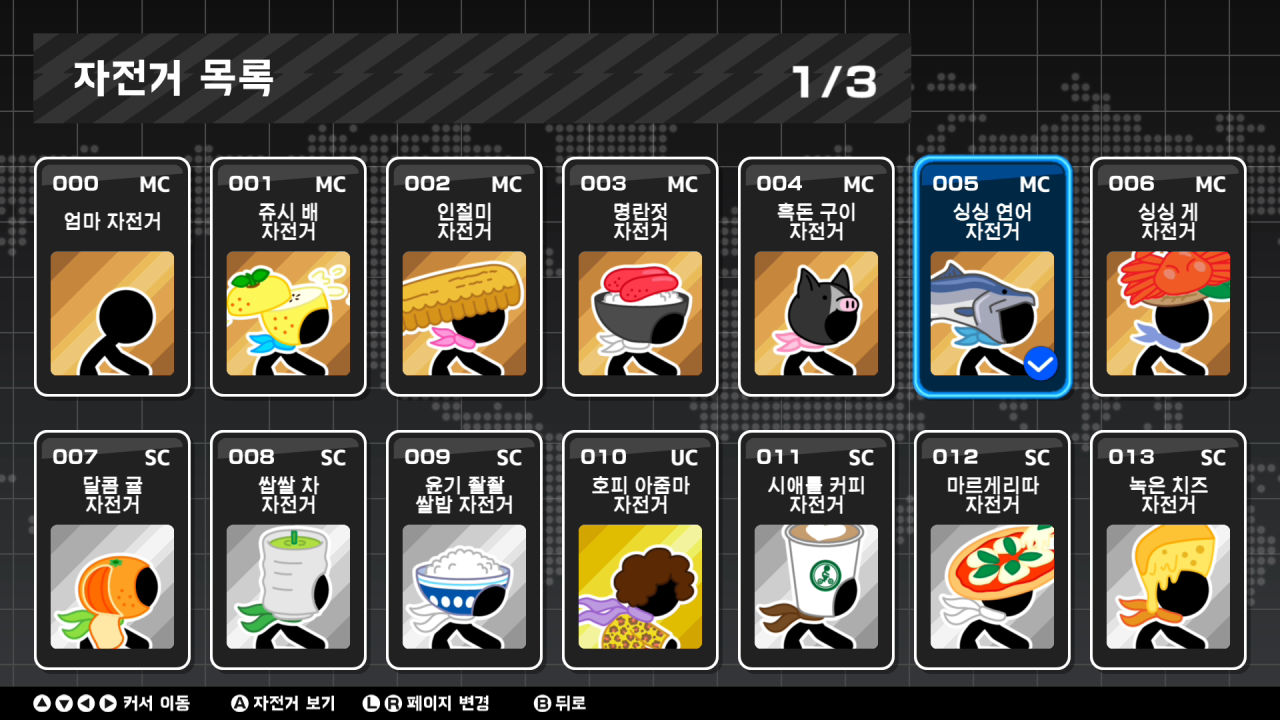Click the 1/3 page indicator
Screen dimensions: 1280x720
tap(833, 84)
